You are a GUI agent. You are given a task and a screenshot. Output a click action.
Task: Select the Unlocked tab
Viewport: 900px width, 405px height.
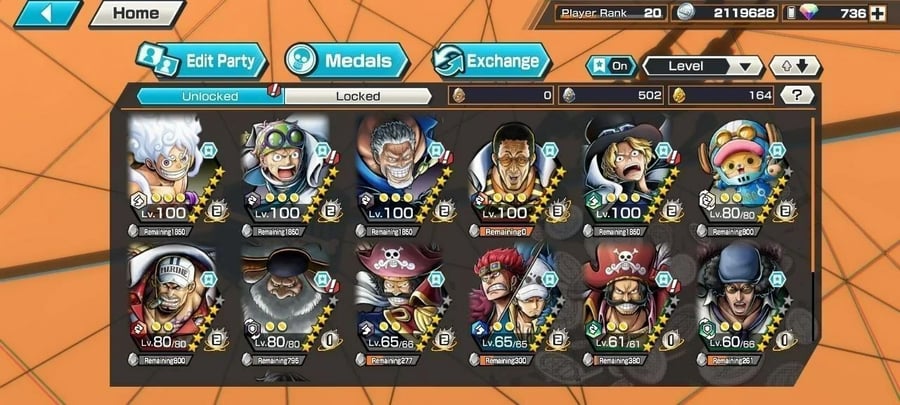click(x=210, y=96)
